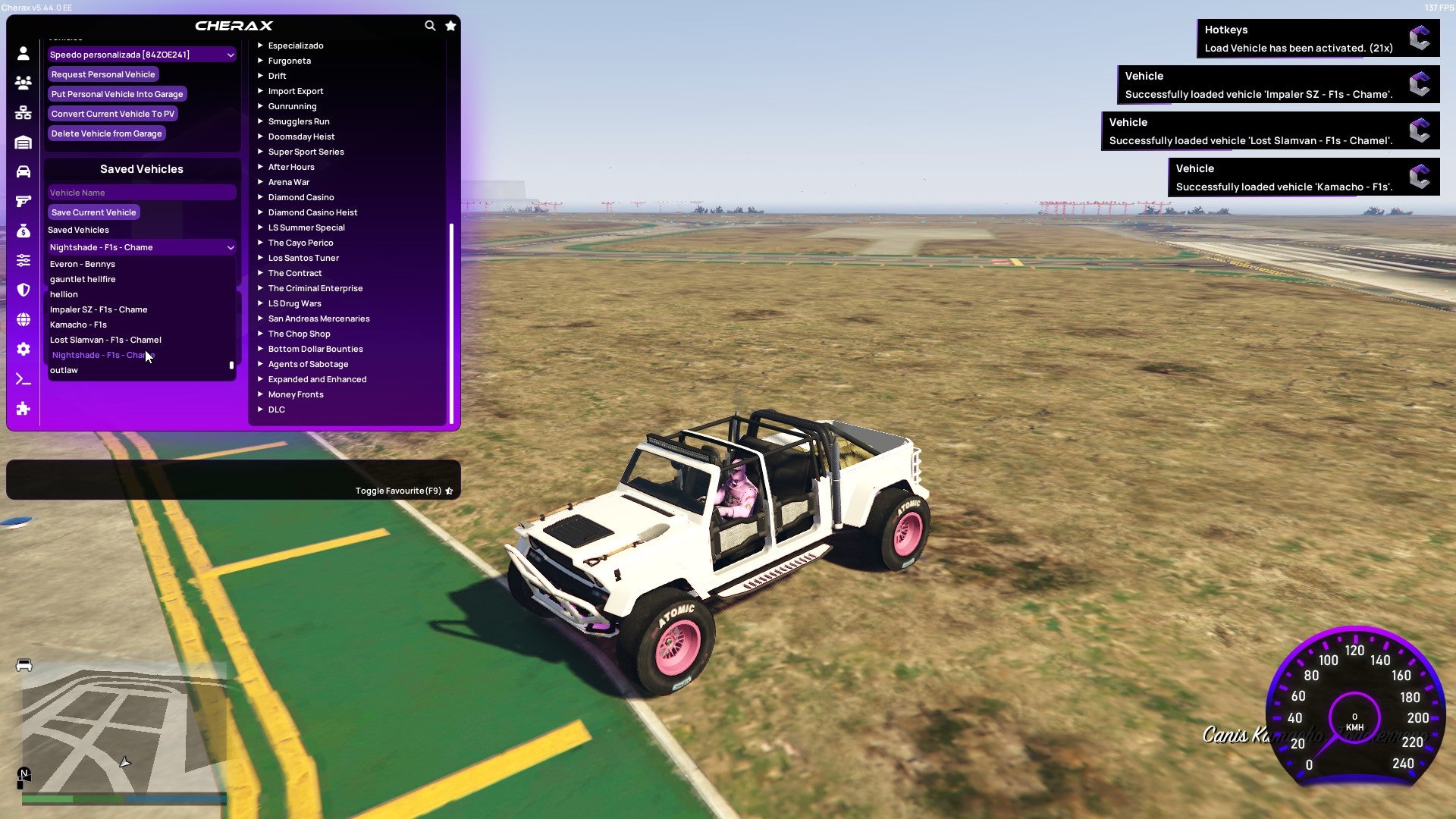Open the Vehicle menu car icon

[x=23, y=170]
